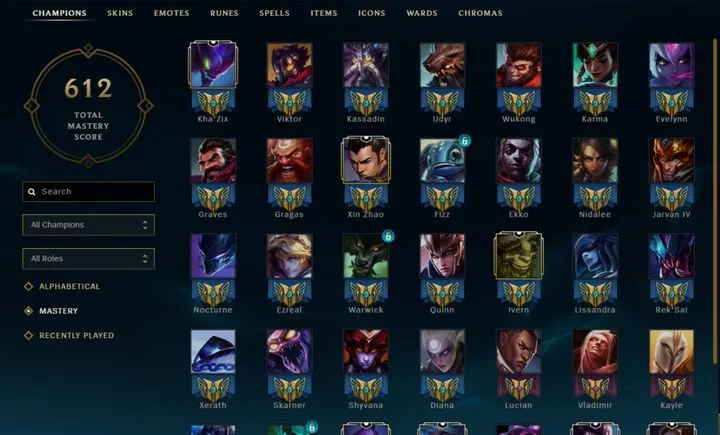Pick the Kayle champion portrait
The height and width of the screenshot is (435, 720).
click(x=671, y=351)
